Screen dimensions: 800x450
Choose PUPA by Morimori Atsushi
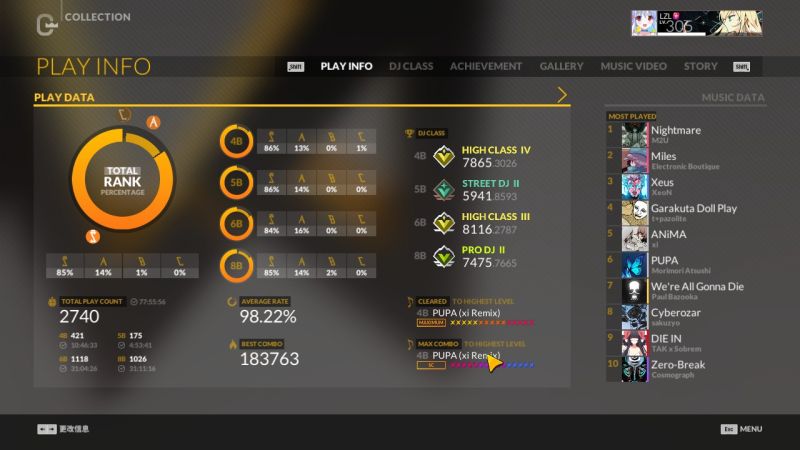coord(686,265)
